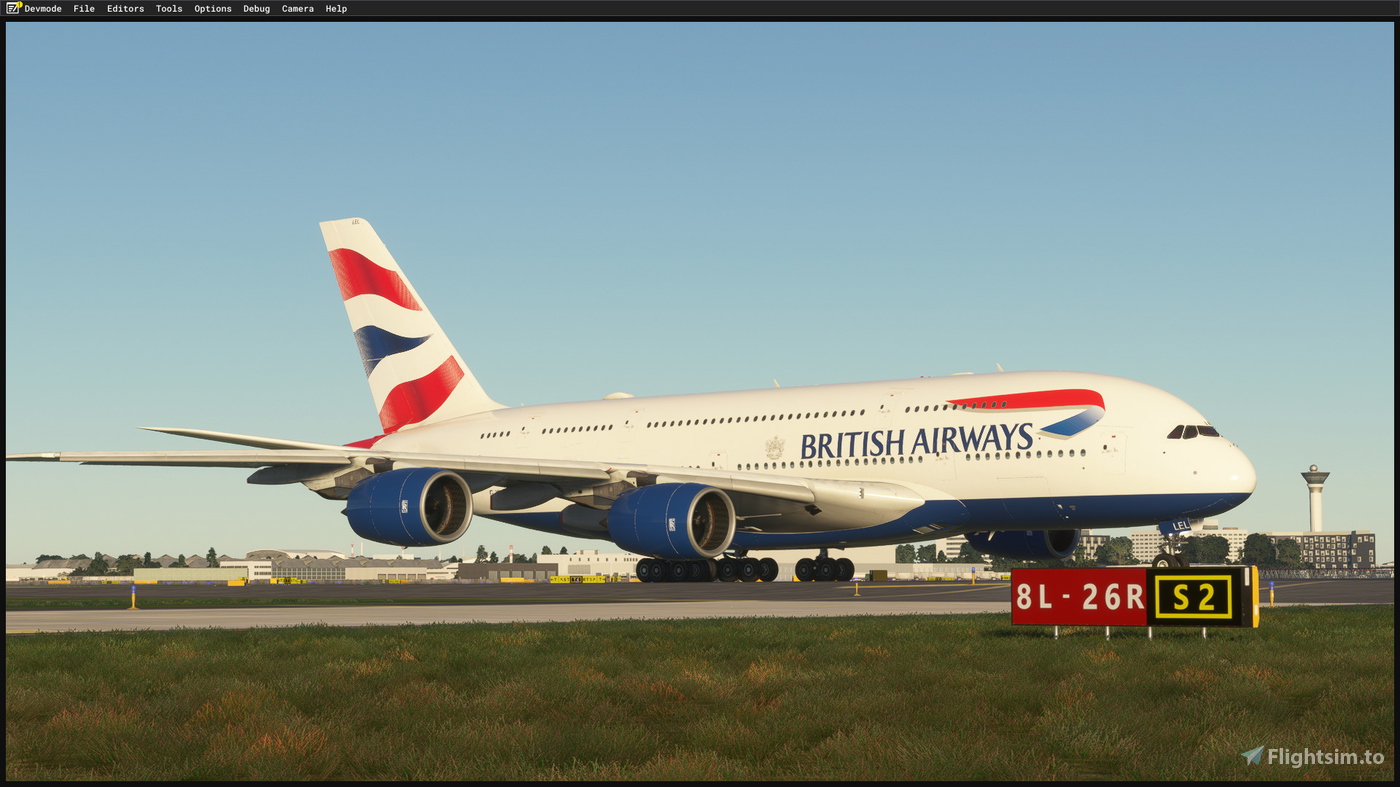Viewport: 1400px width, 787px height.
Task: Open the Editors menu
Action: tap(125, 8)
